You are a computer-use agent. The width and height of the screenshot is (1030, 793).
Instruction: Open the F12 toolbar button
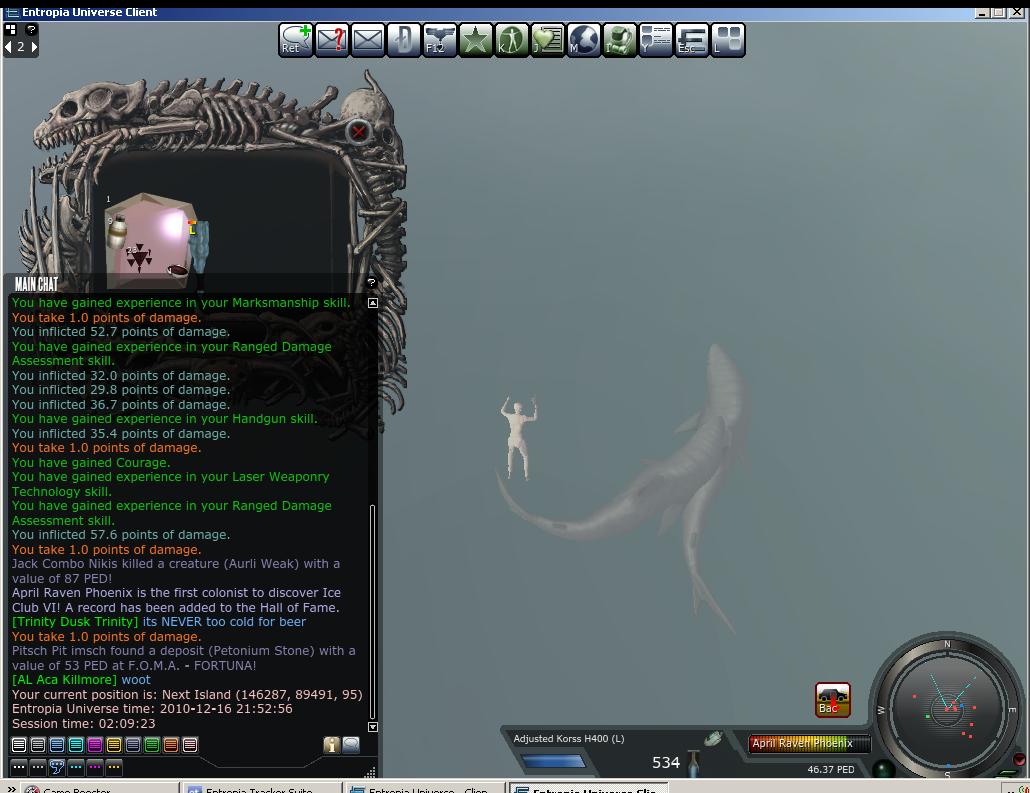440,40
